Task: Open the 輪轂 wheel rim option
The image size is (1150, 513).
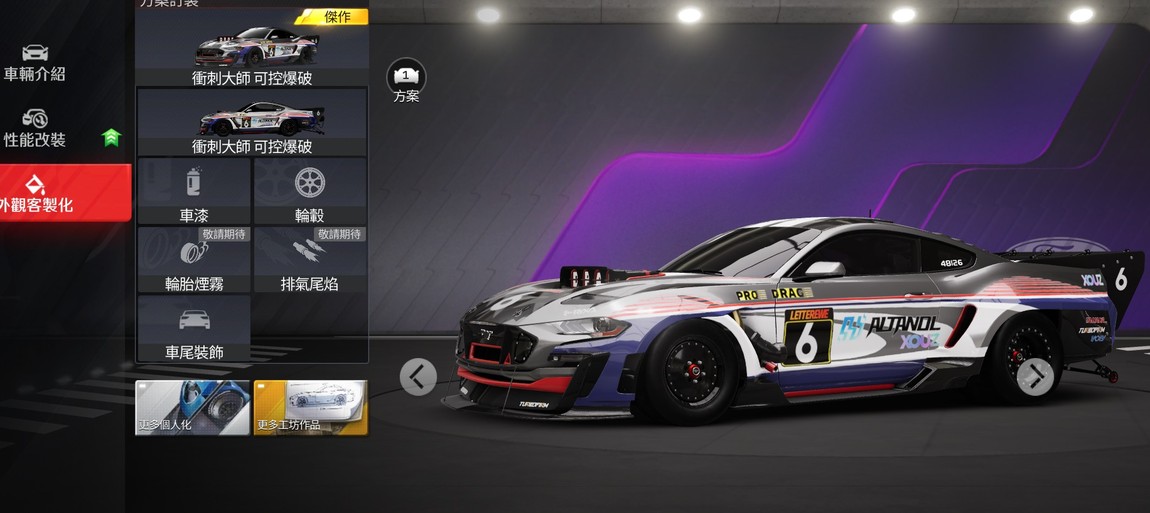Action: tap(310, 191)
